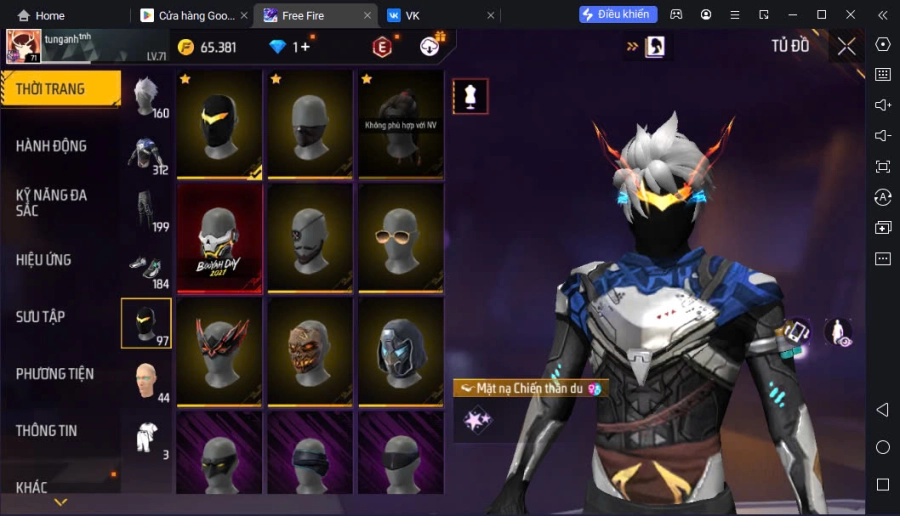Open the THỜI TRANG category
This screenshot has width=900, height=516.
(x=60, y=89)
